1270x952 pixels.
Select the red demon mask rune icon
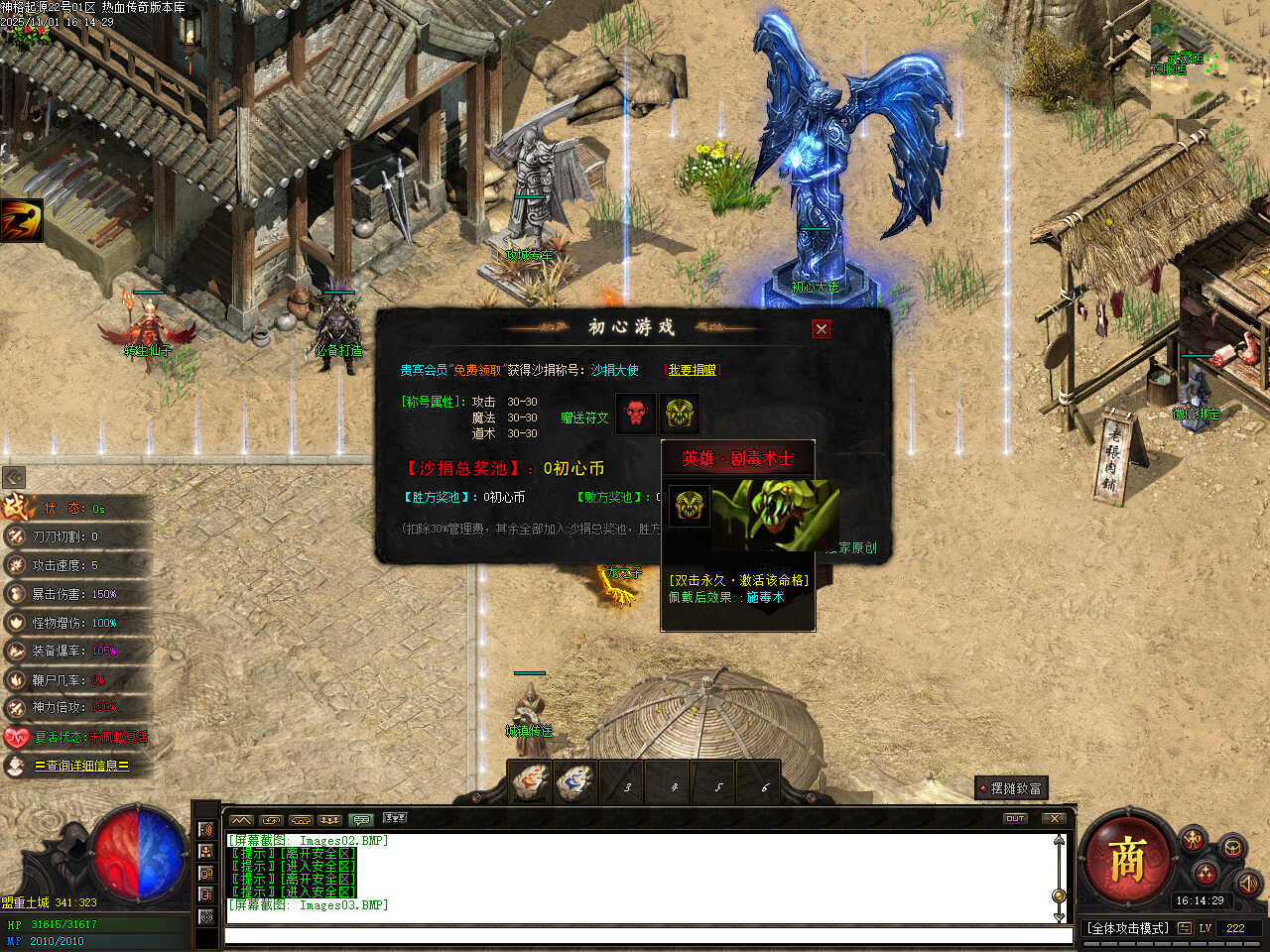point(636,414)
